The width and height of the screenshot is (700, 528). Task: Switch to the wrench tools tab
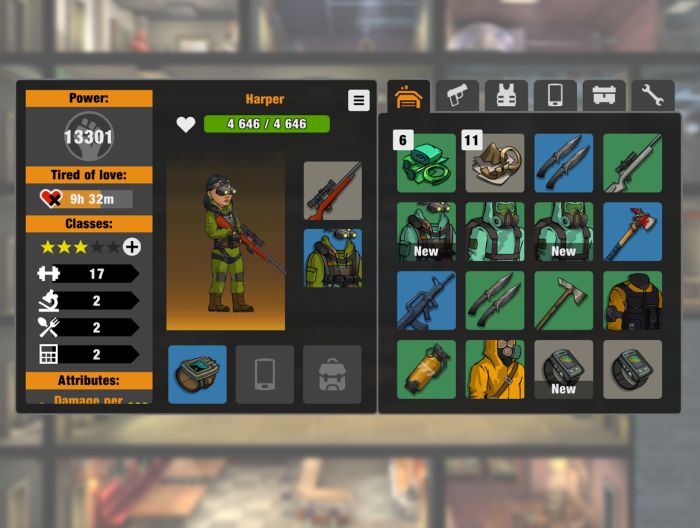[653, 96]
